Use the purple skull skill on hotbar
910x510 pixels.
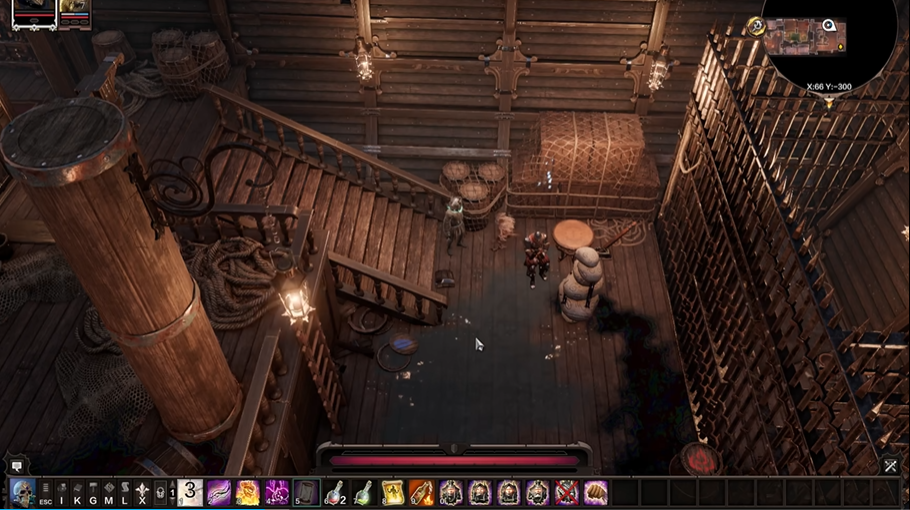(x=277, y=493)
